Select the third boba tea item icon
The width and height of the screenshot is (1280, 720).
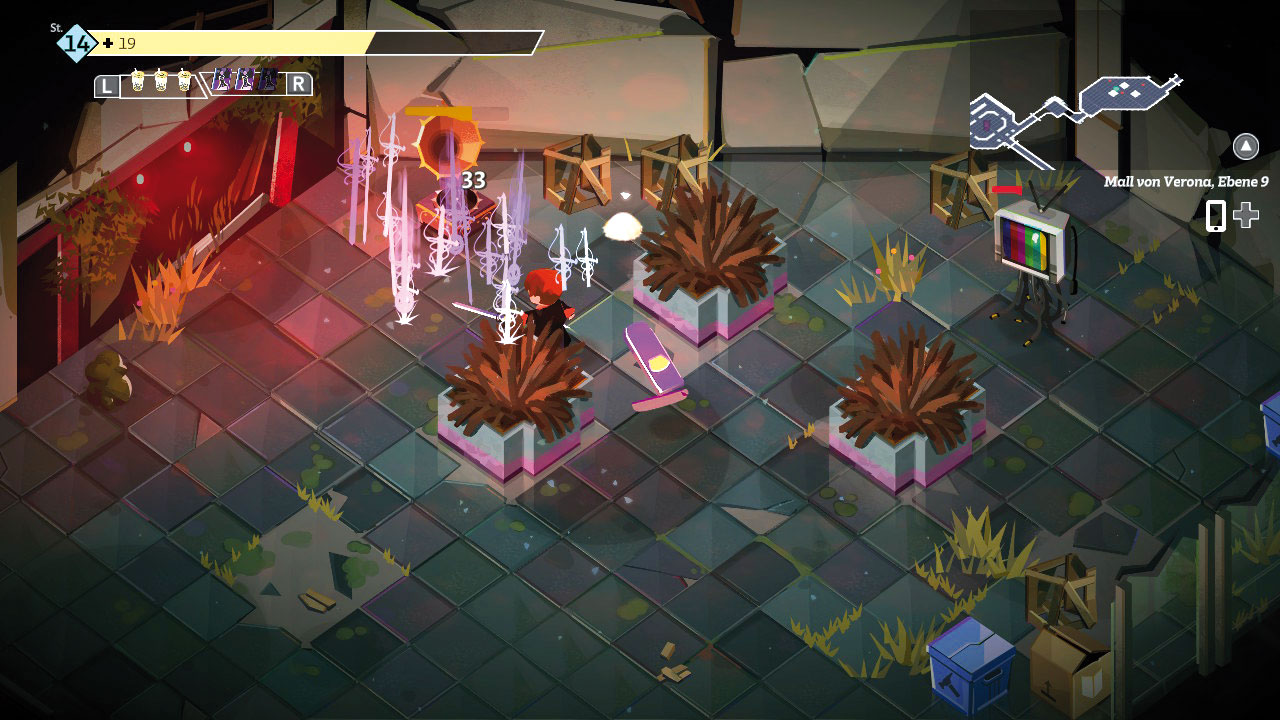pyautogui.click(x=184, y=81)
